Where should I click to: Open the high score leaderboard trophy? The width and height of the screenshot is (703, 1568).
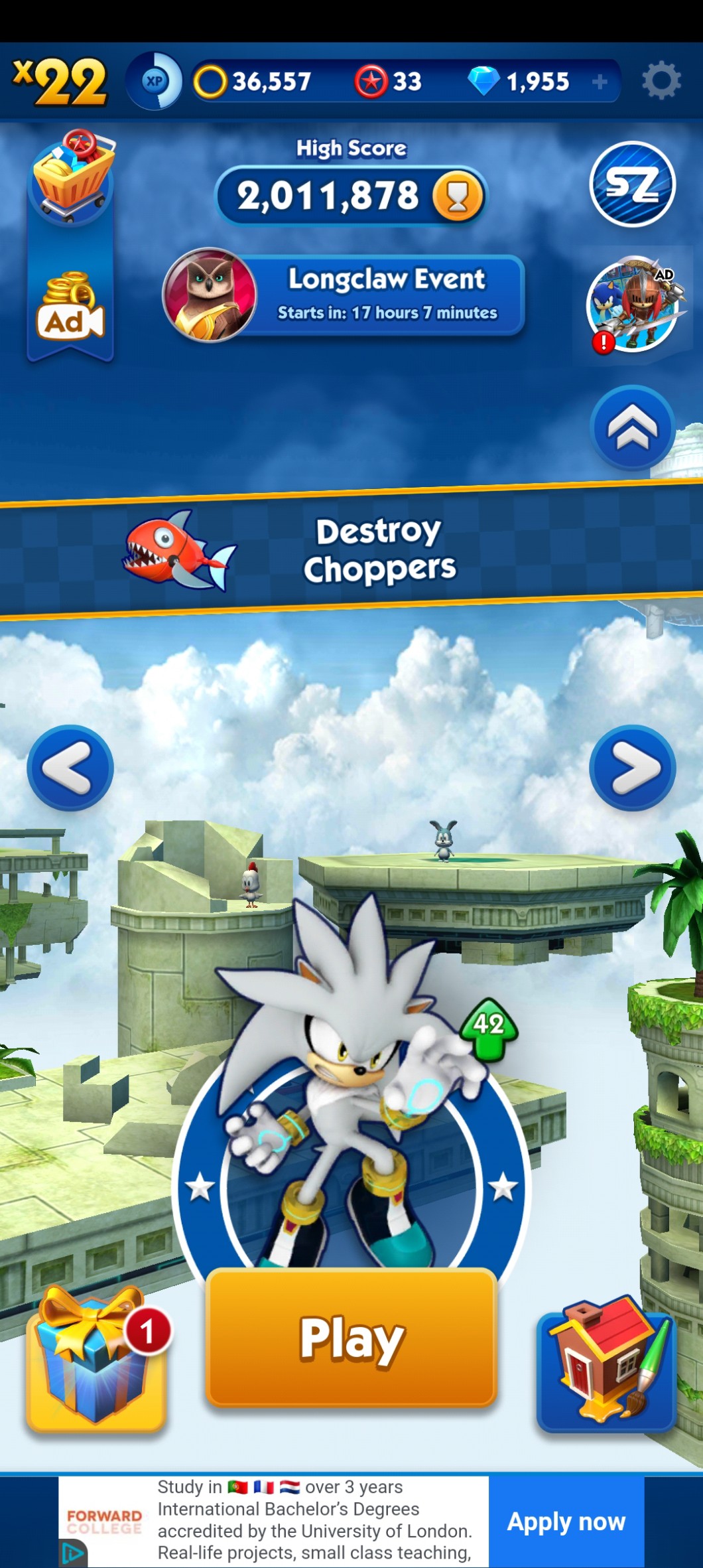click(x=457, y=196)
